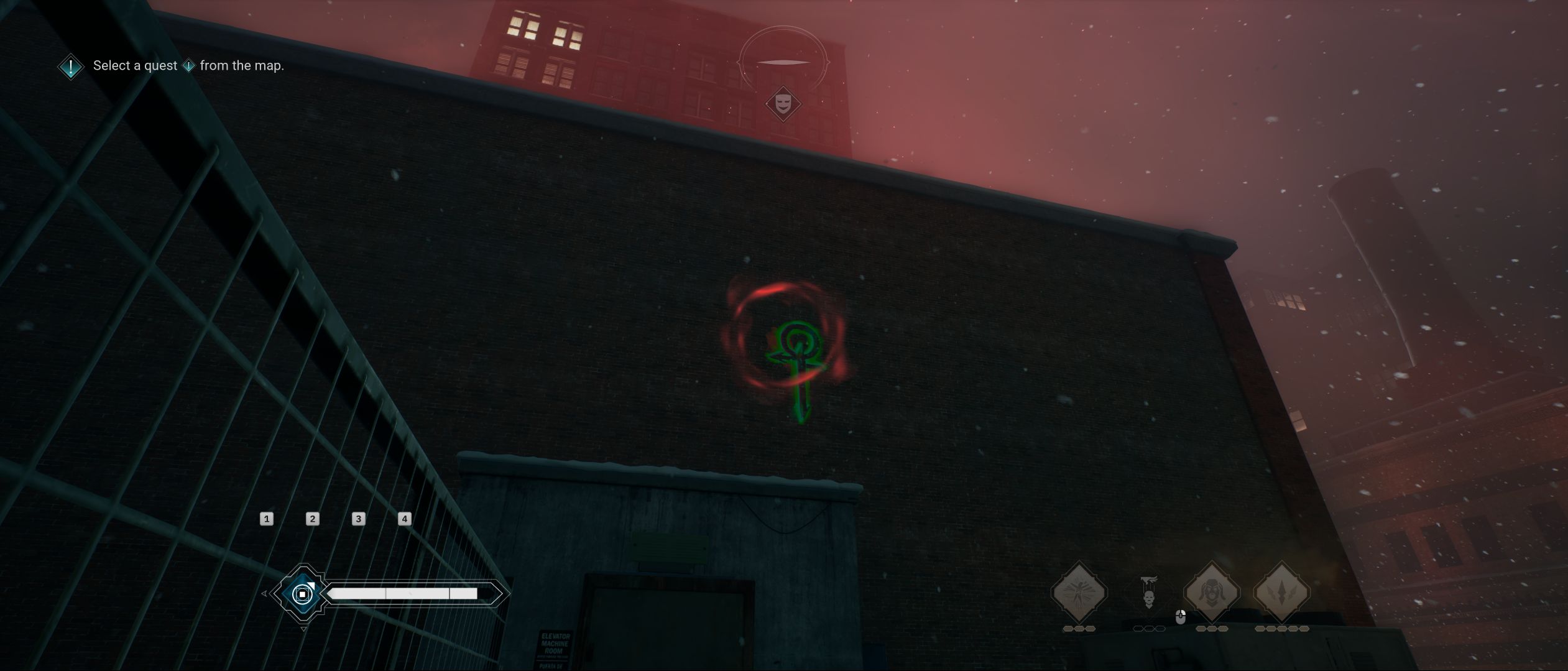Activate the screaming face ability icon
Screen dimensions: 1568x671
(x=1212, y=591)
